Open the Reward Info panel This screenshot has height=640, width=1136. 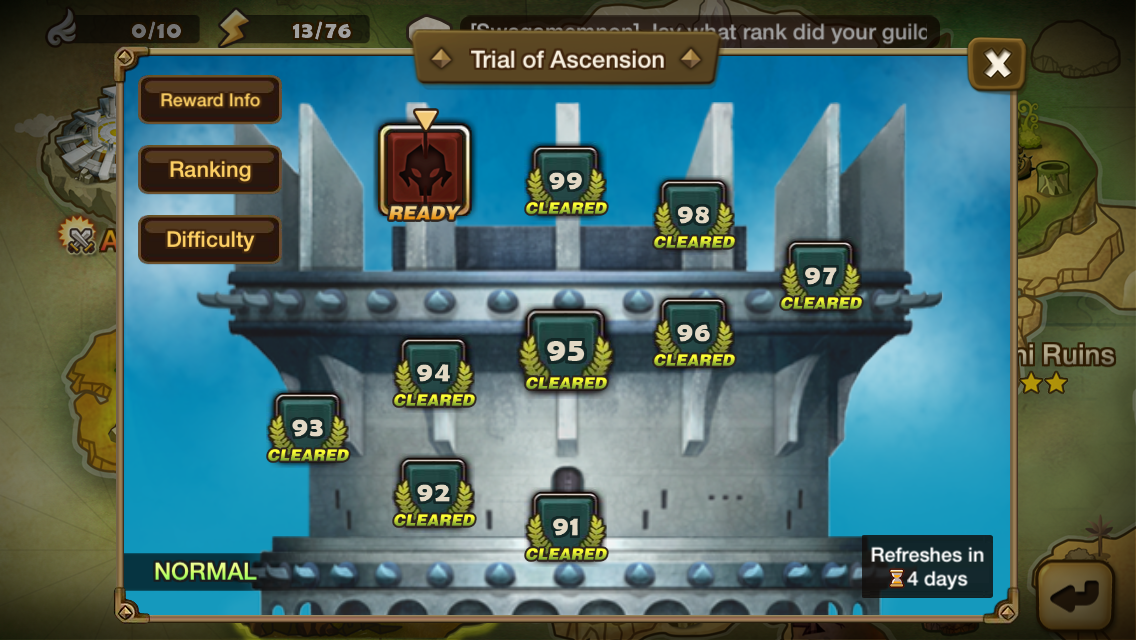[210, 100]
